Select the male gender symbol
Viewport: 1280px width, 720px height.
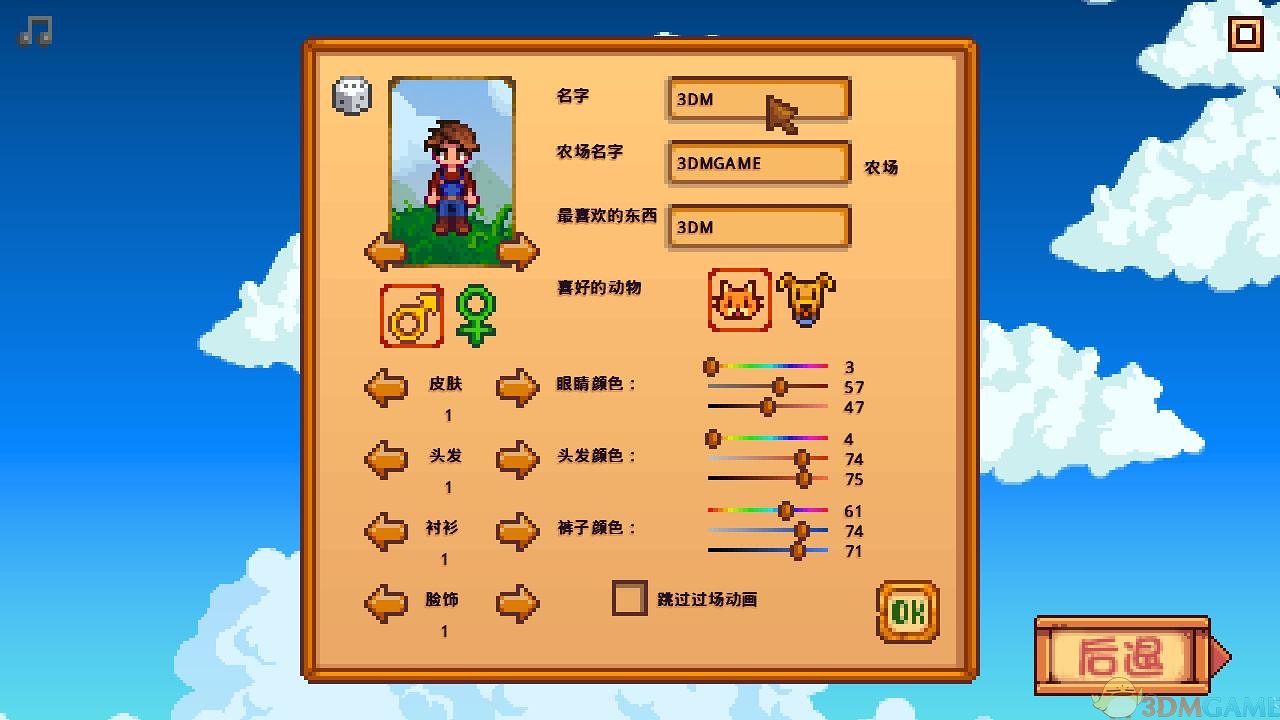pyautogui.click(x=410, y=315)
